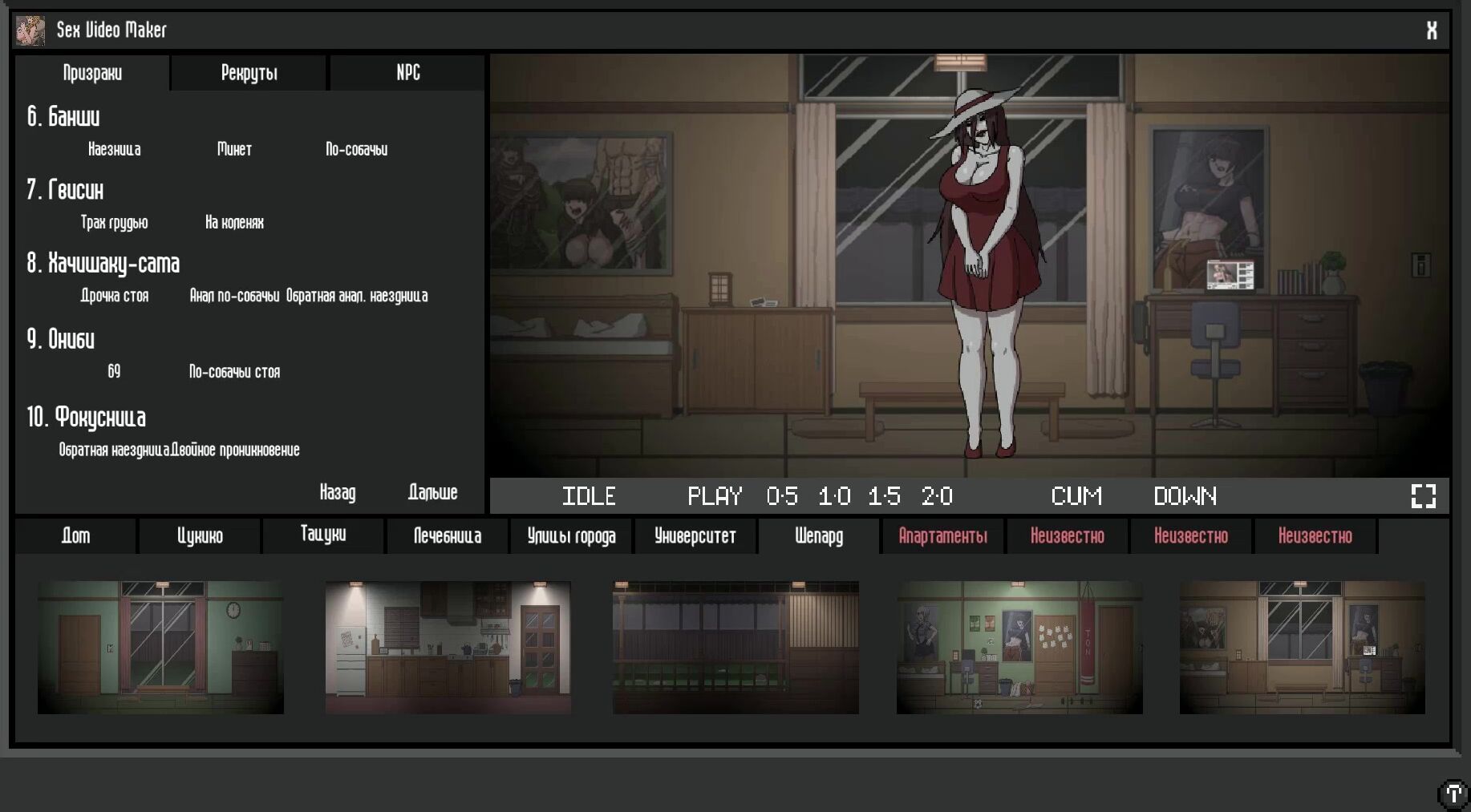Choose the Университет location tab
Screen dimensions: 1471x812
(x=695, y=535)
